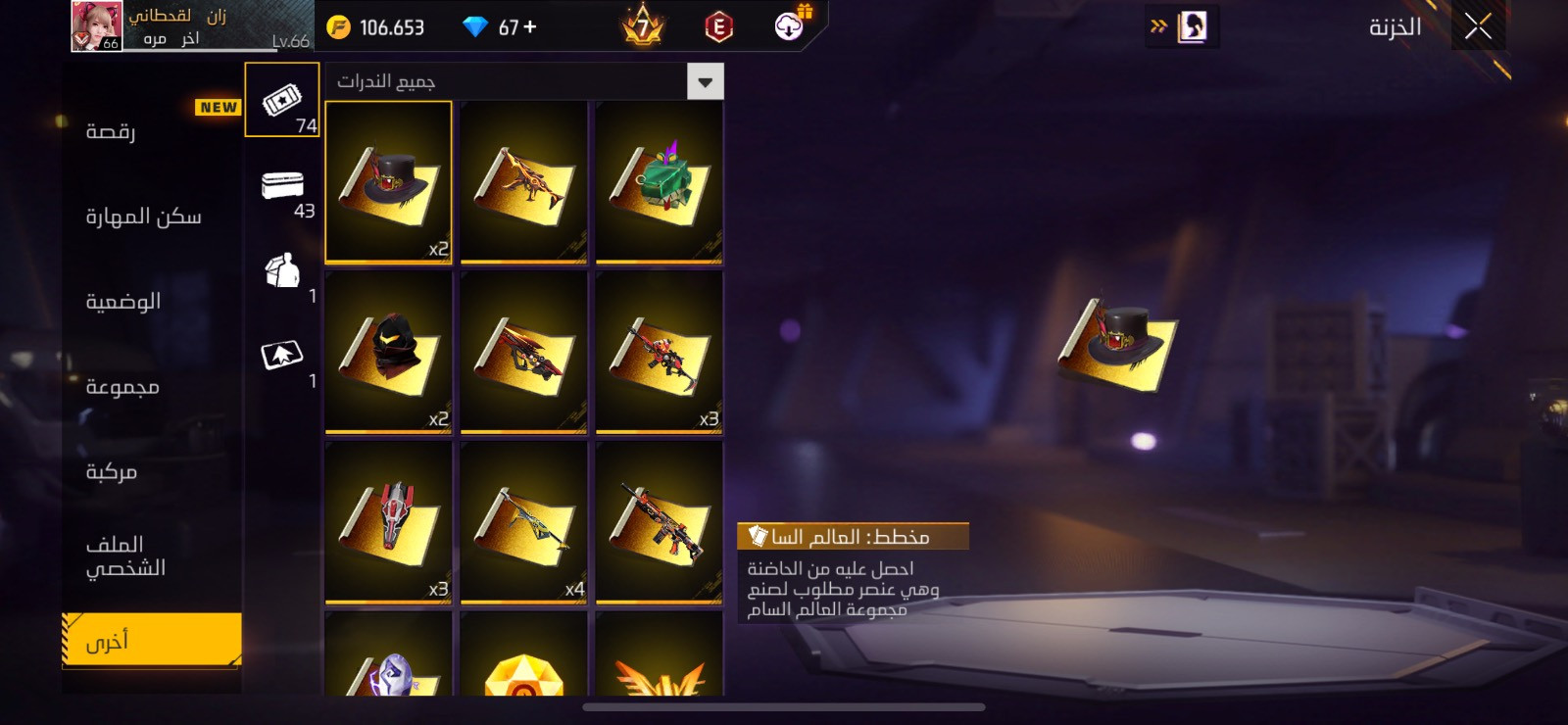Switch to the مجموعة tab

click(122, 387)
